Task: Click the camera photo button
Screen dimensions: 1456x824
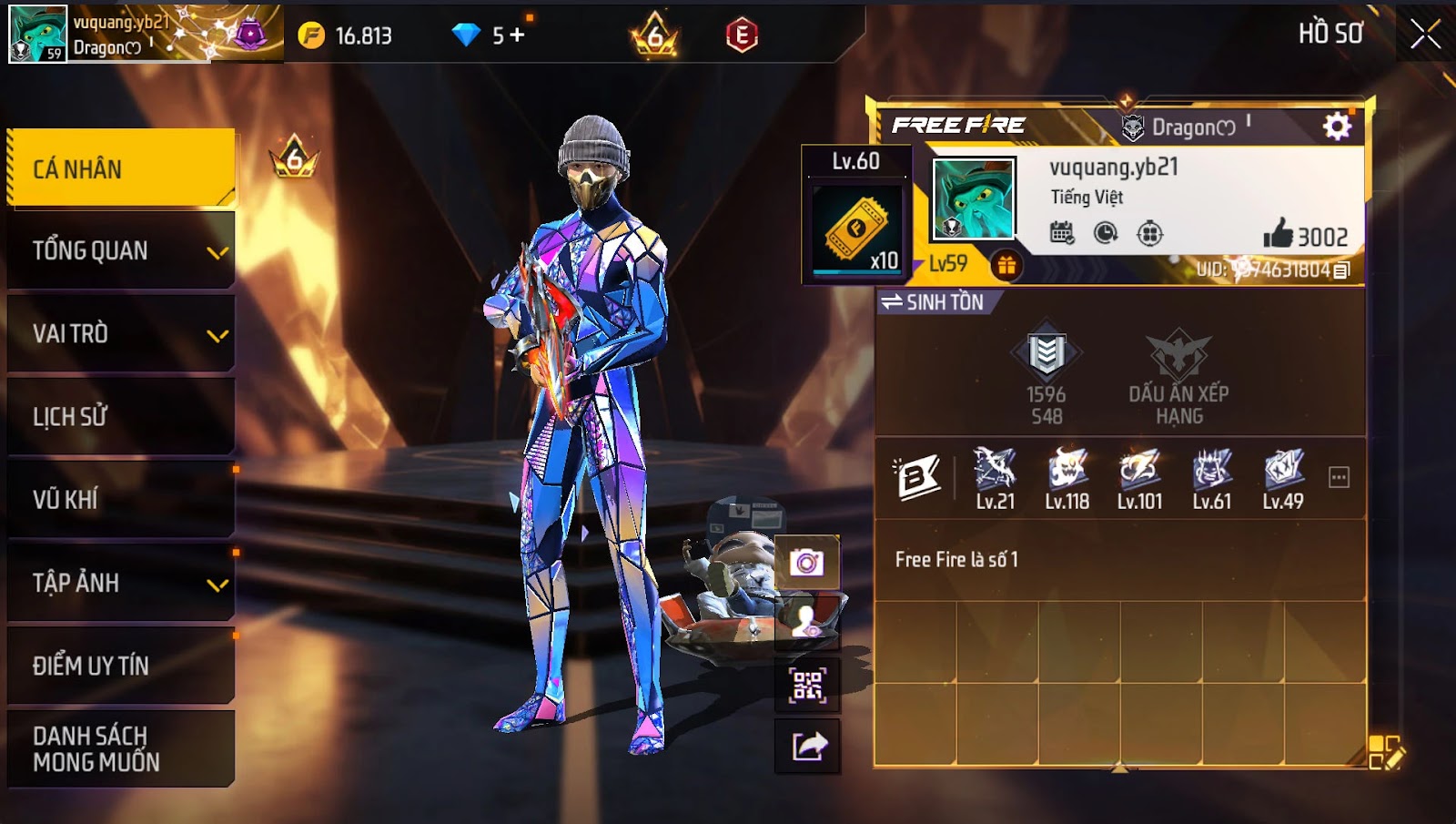Action: coord(806,562)
